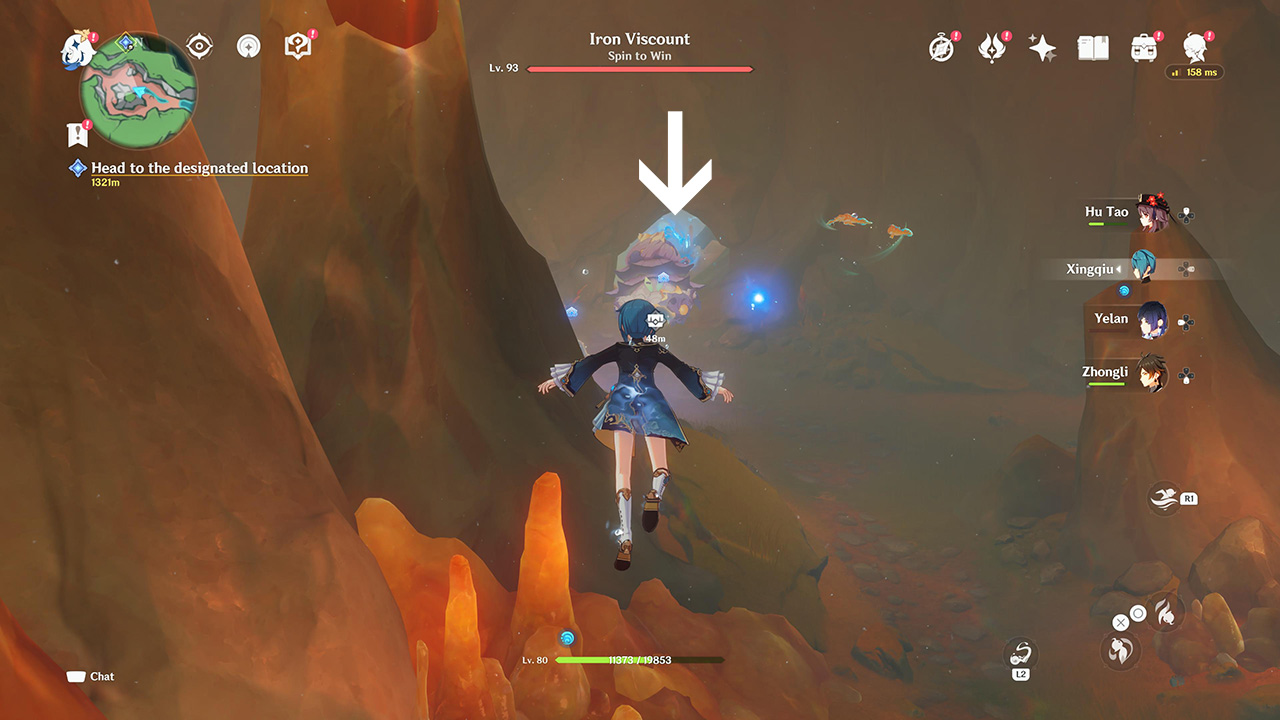Image resolution: width=1280 pixels, height=720 pixels.
Task: Check the 158 ms ping indicator
Action: click(x=1196, y=72)
